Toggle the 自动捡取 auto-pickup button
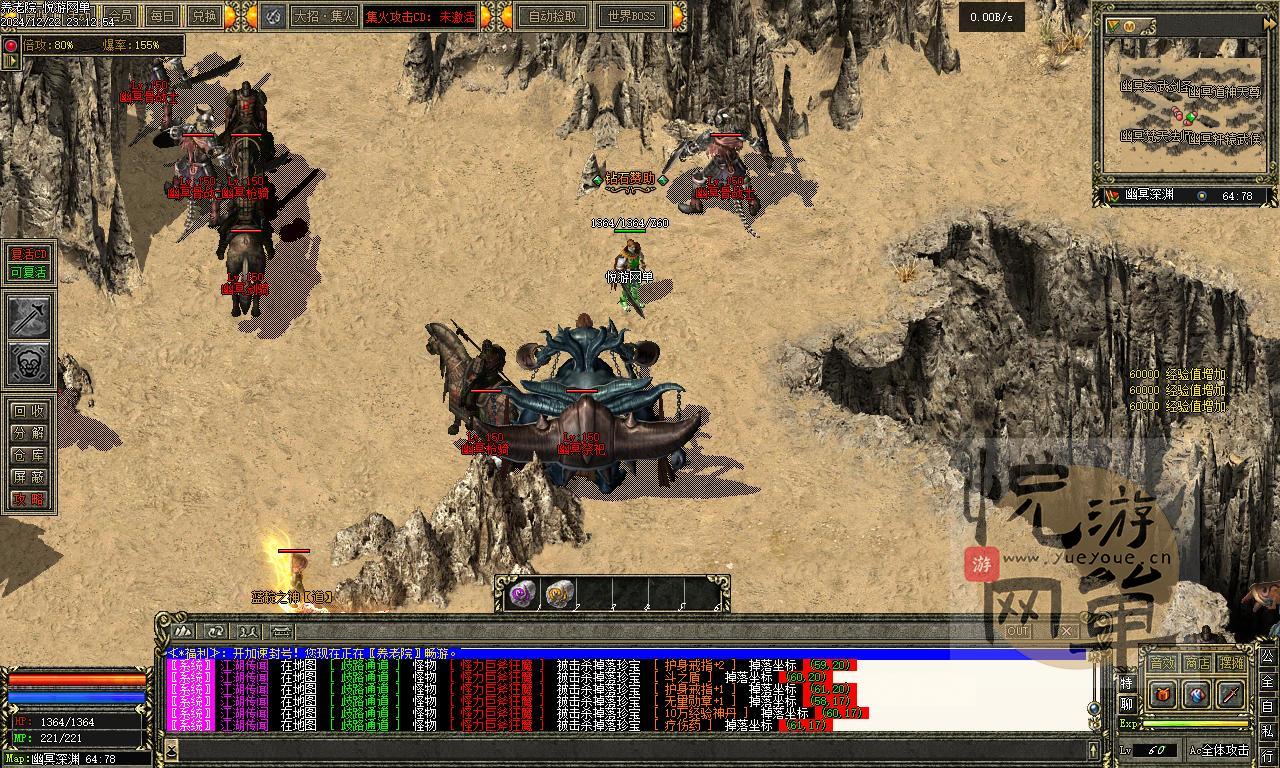 (x=552, y=16)
